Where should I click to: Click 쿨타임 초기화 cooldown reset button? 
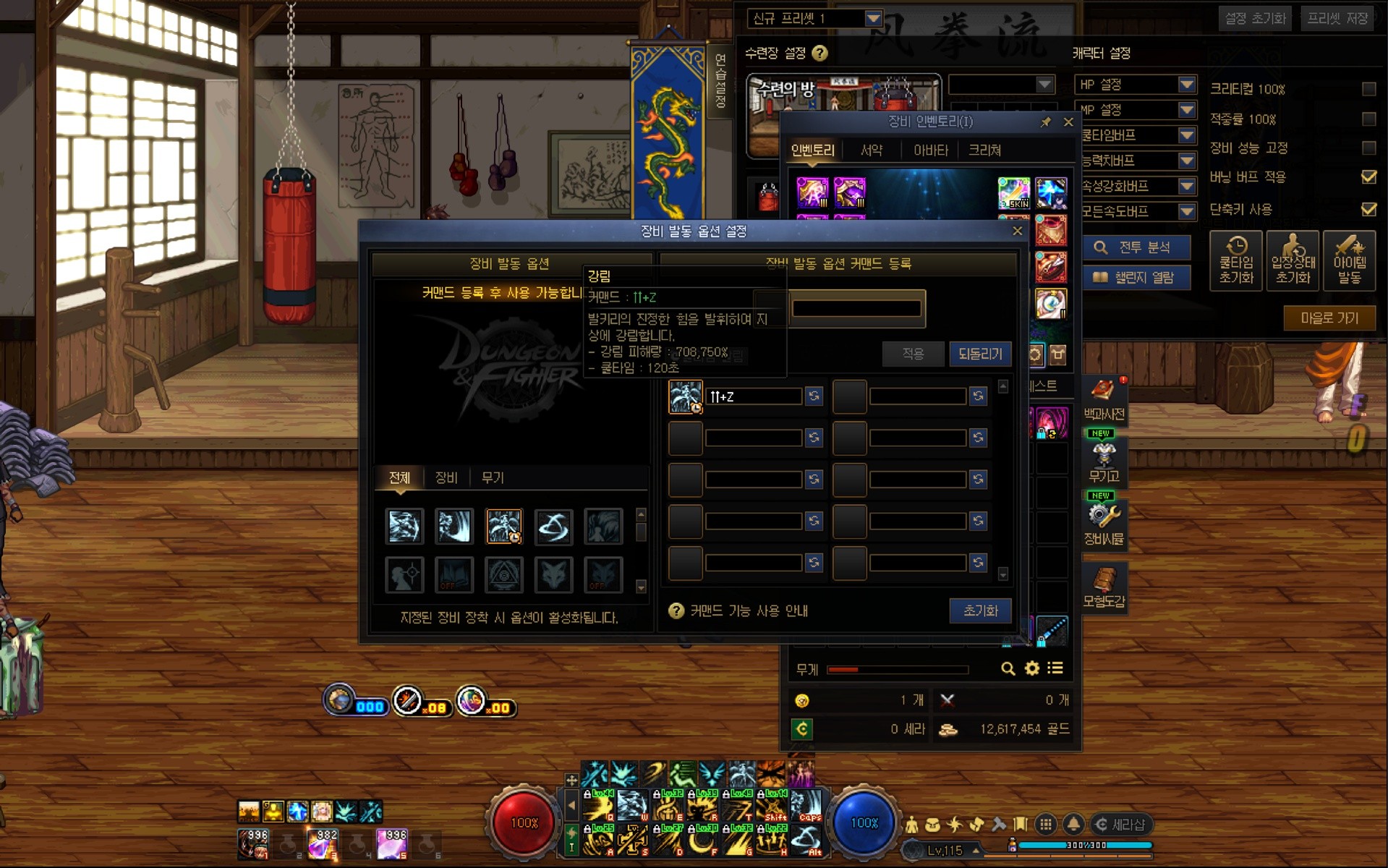coord(1235,261)
